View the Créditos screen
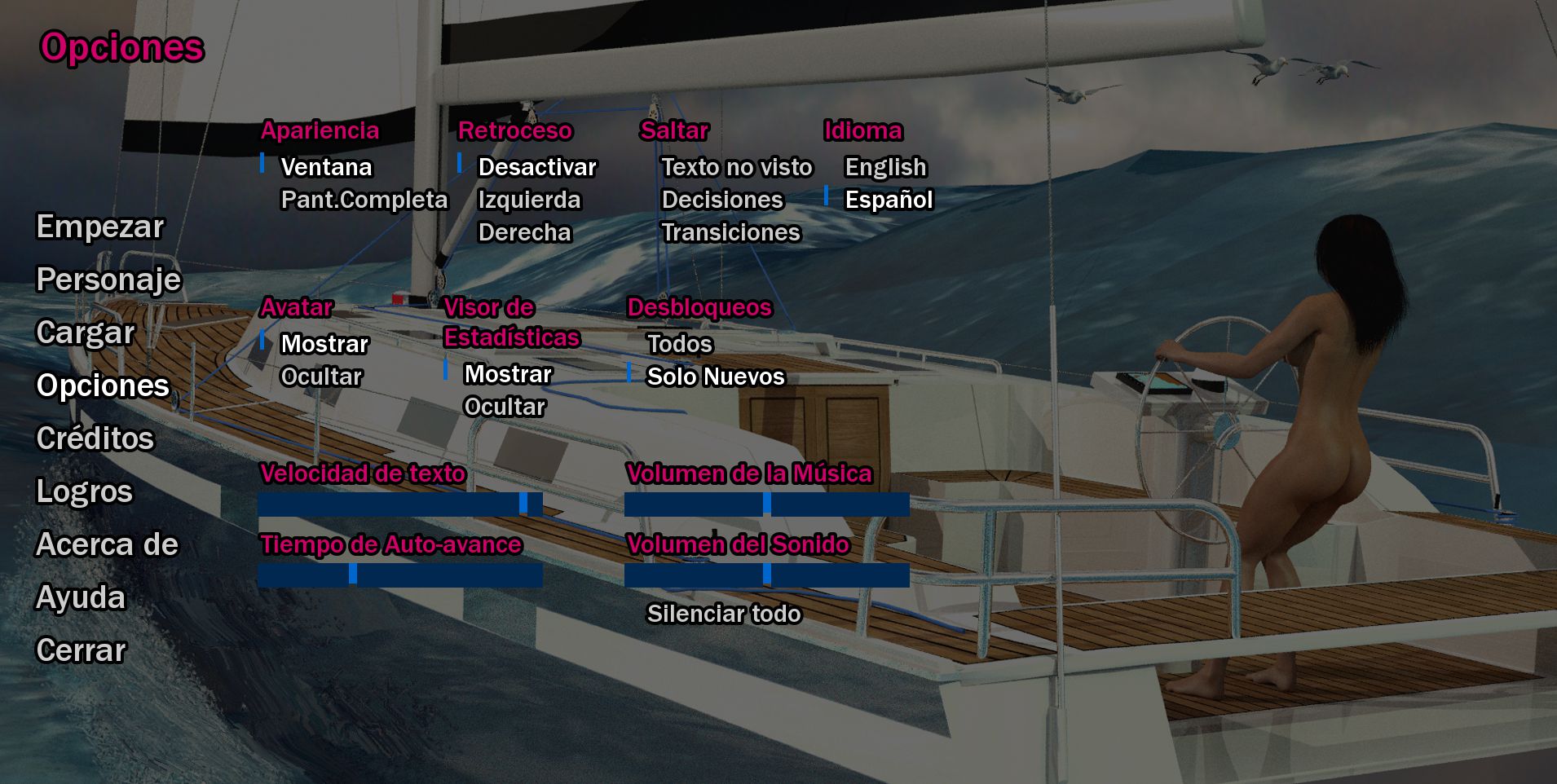This screenshot has width=1557, height=784. (x=95, y=438)
